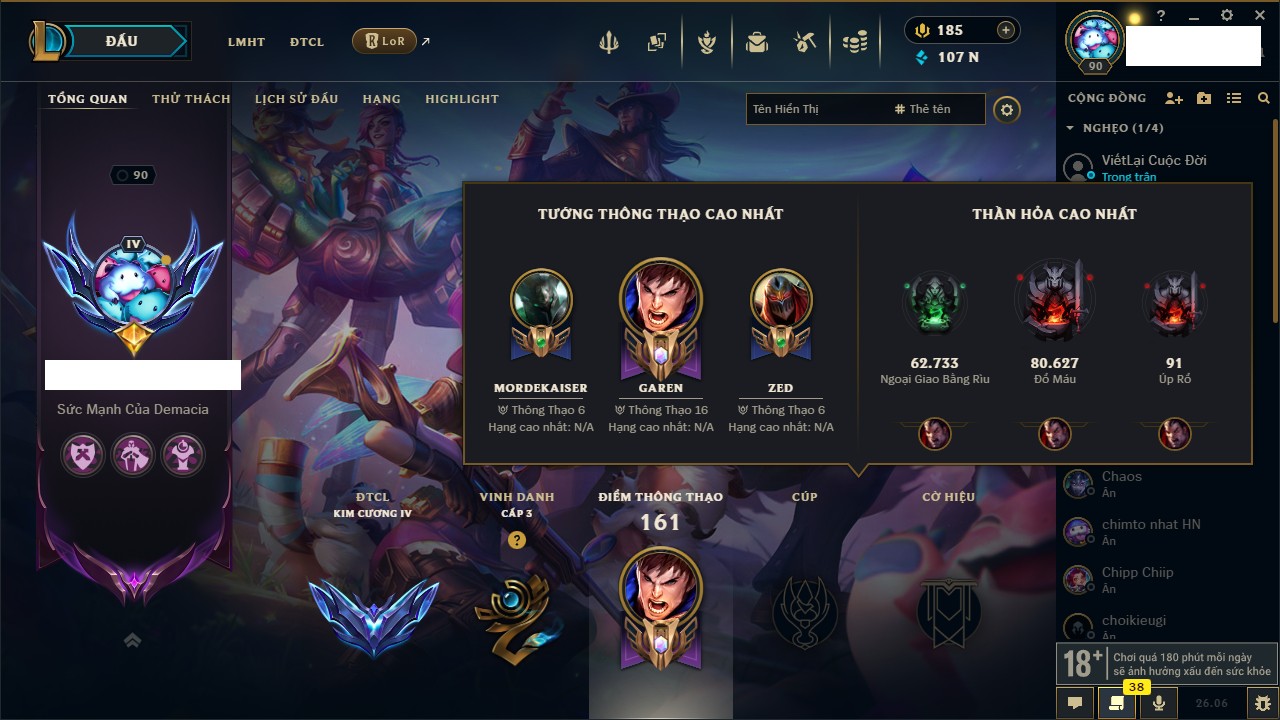The width and height of the screenshot is (1280, 720).
Task: Select the Hạng tab
Action: coord(381,99)
